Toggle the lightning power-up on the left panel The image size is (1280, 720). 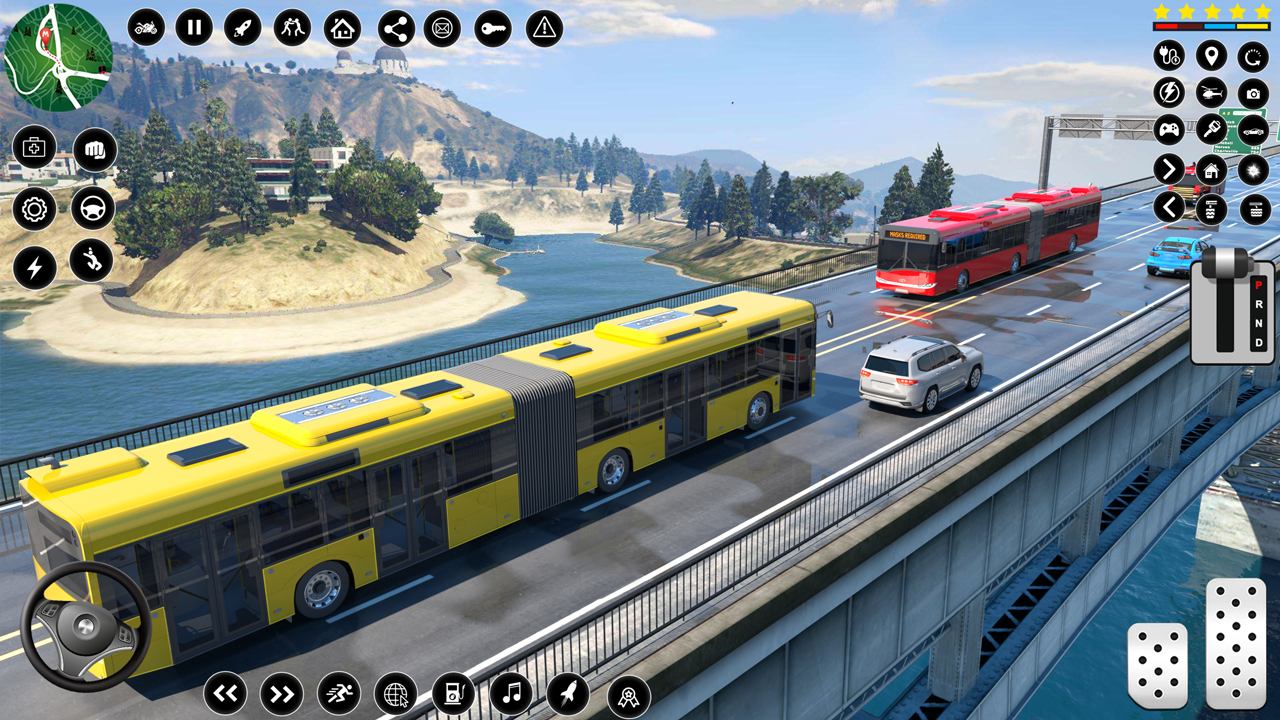tap(34, 266)
